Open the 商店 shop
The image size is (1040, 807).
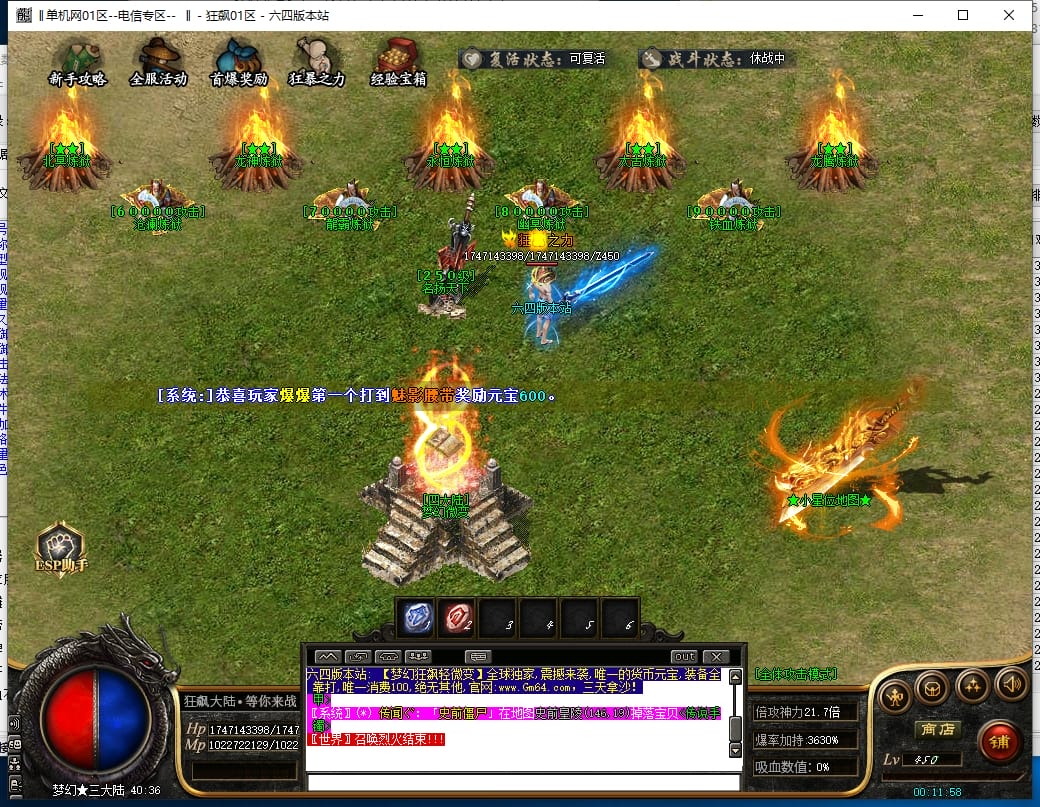937,729
